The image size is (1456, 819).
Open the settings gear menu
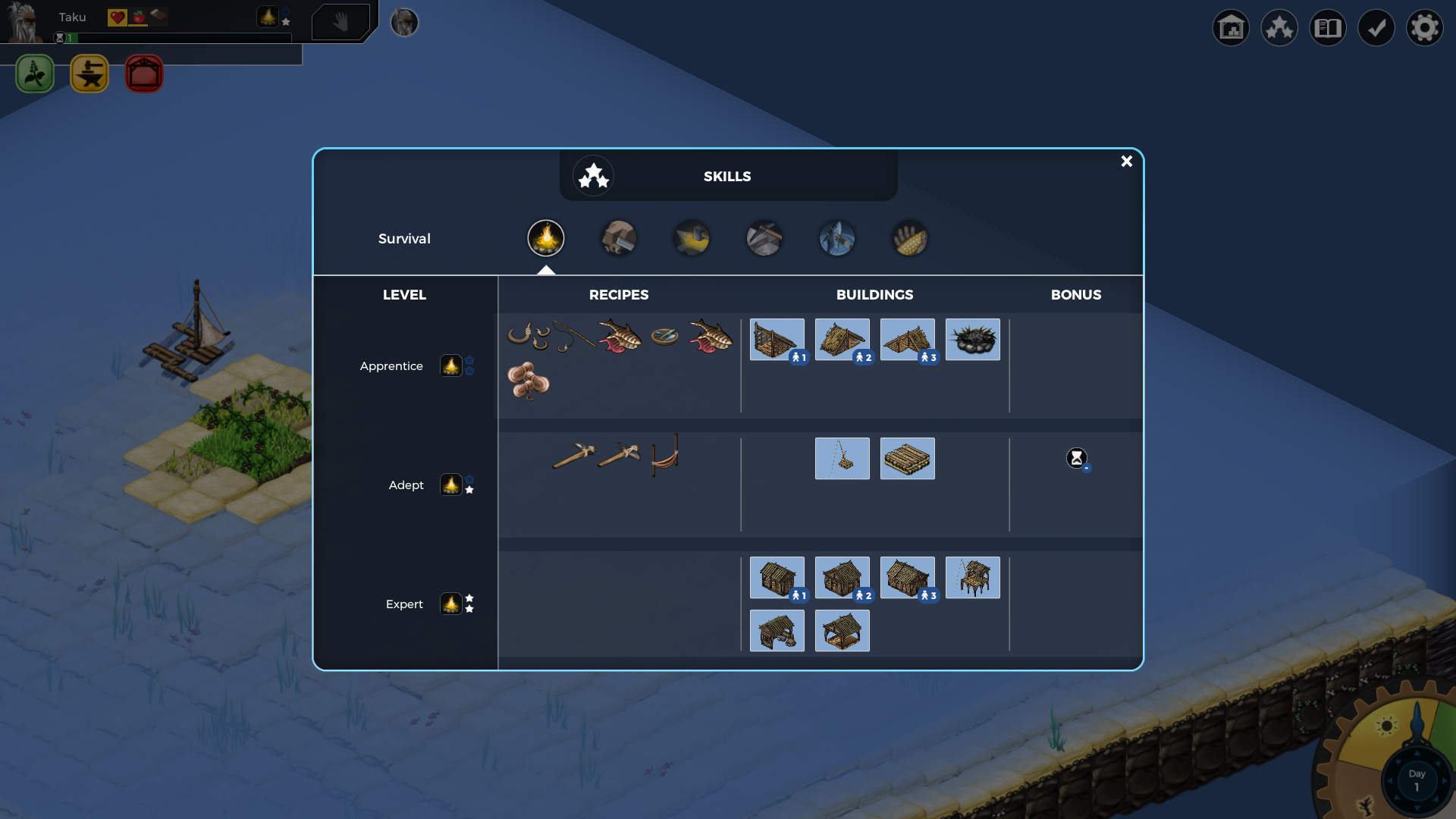pos(1424,28)
